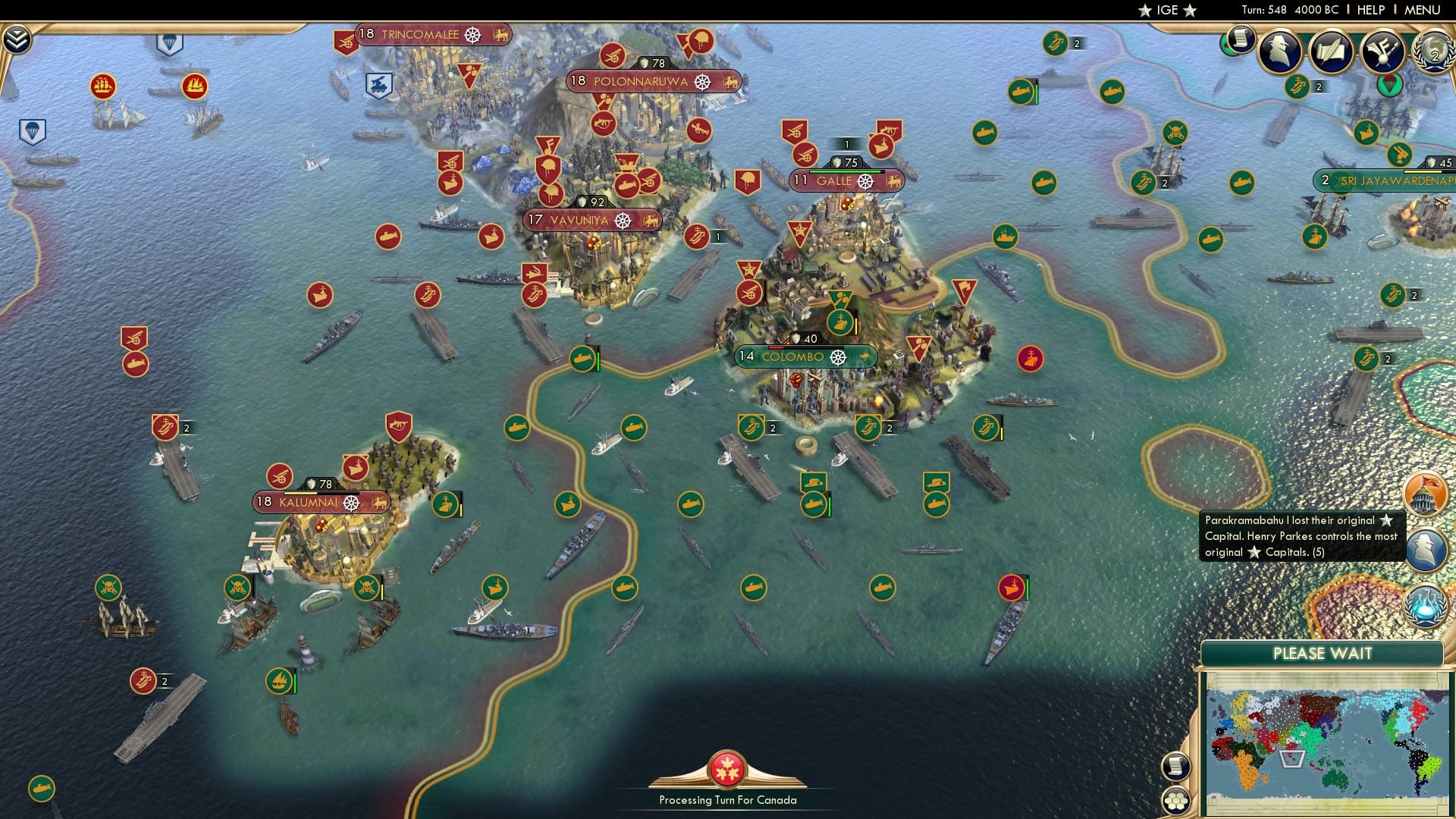Viewport: 1456px width, 819px height.
Task: Open the MENU item
Action: click(x=1423, y=10)
